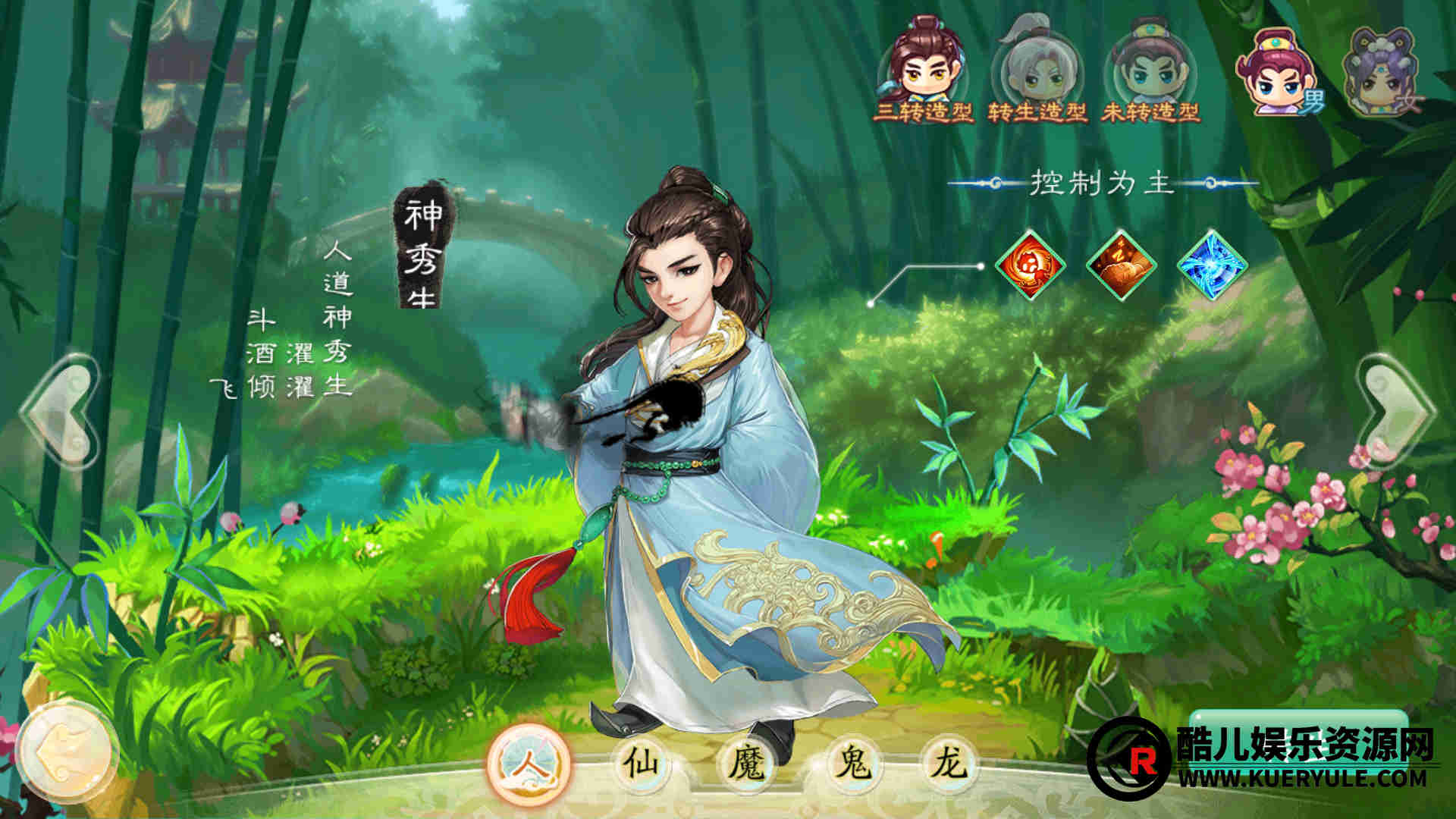Image resolution: width=1456 pixels, height=819 pixels.
Task: Select the 三转造型 appearance portrait
Action: coord(923,68)
